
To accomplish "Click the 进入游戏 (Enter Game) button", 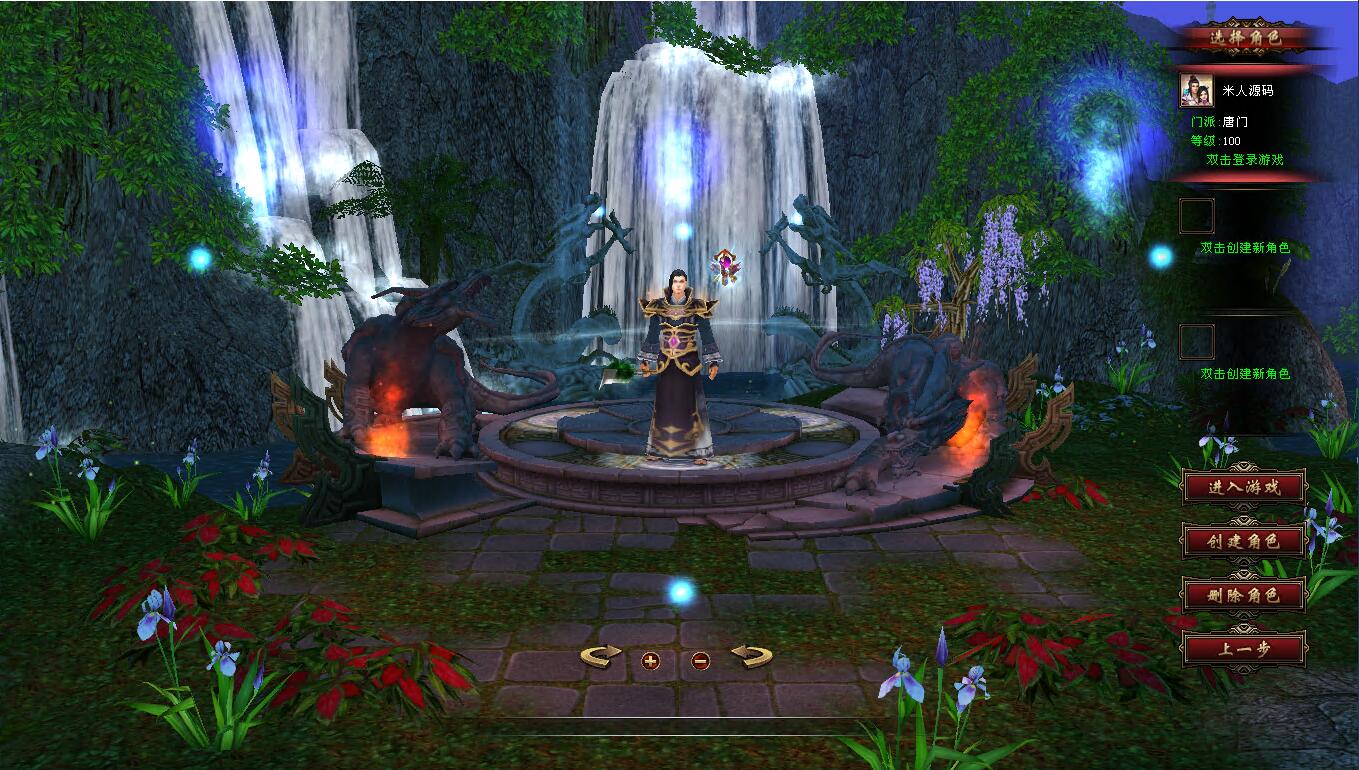I will click(1244, 488).
